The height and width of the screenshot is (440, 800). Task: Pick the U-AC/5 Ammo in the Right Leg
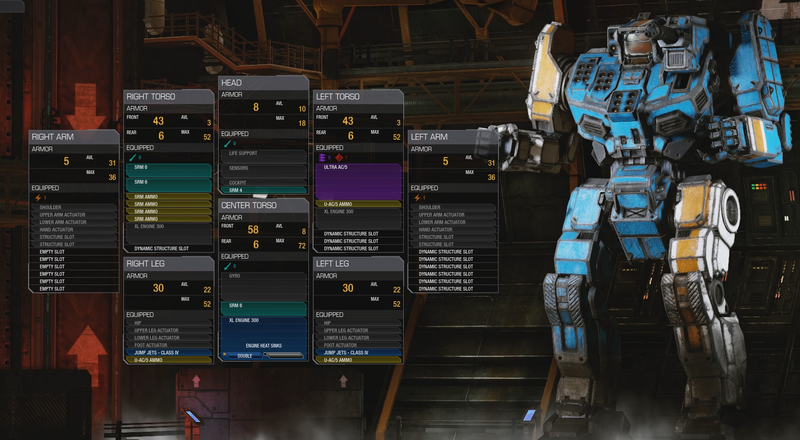(x=168, y=359)
